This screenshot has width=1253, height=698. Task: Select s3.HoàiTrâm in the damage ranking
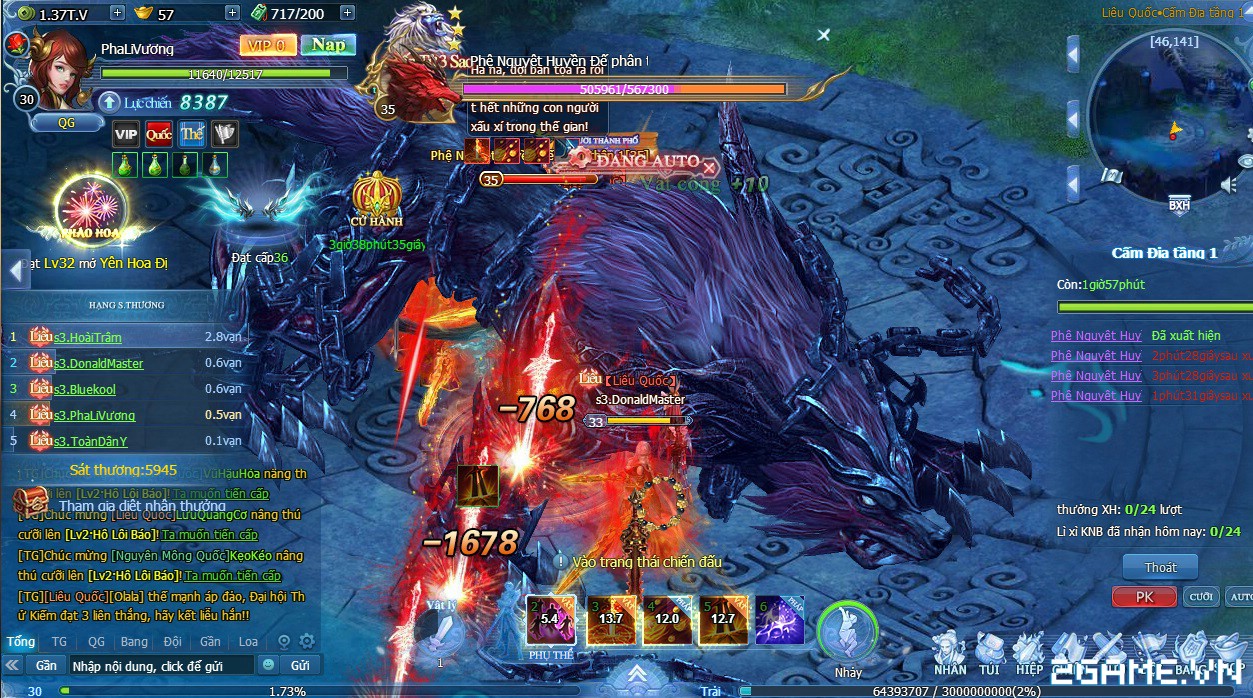click(88, 338)
